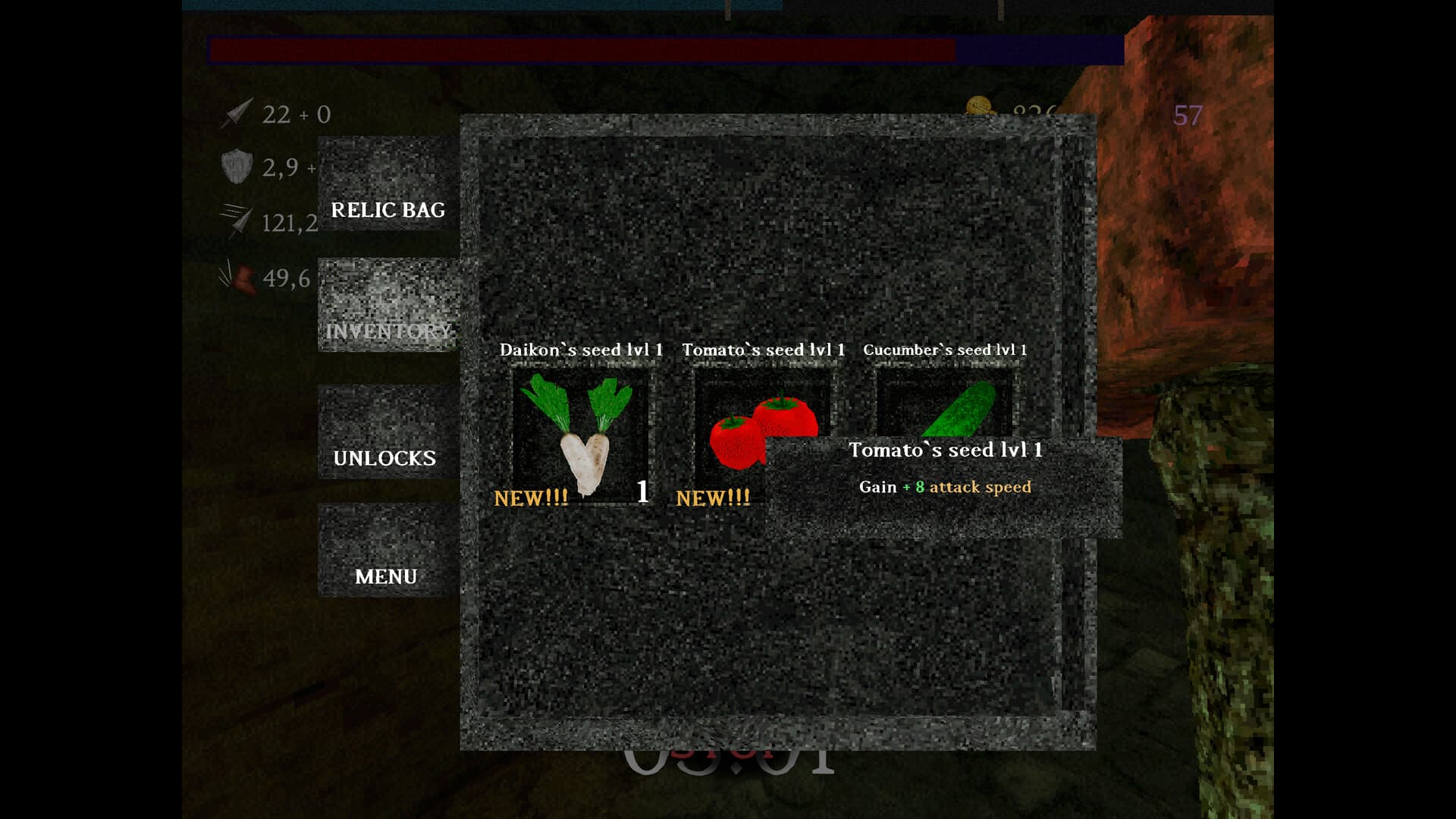Select the Tomato's seed lvl 1 item
The height and width of the screenshot is (819, 1456).
coord(764,425)
